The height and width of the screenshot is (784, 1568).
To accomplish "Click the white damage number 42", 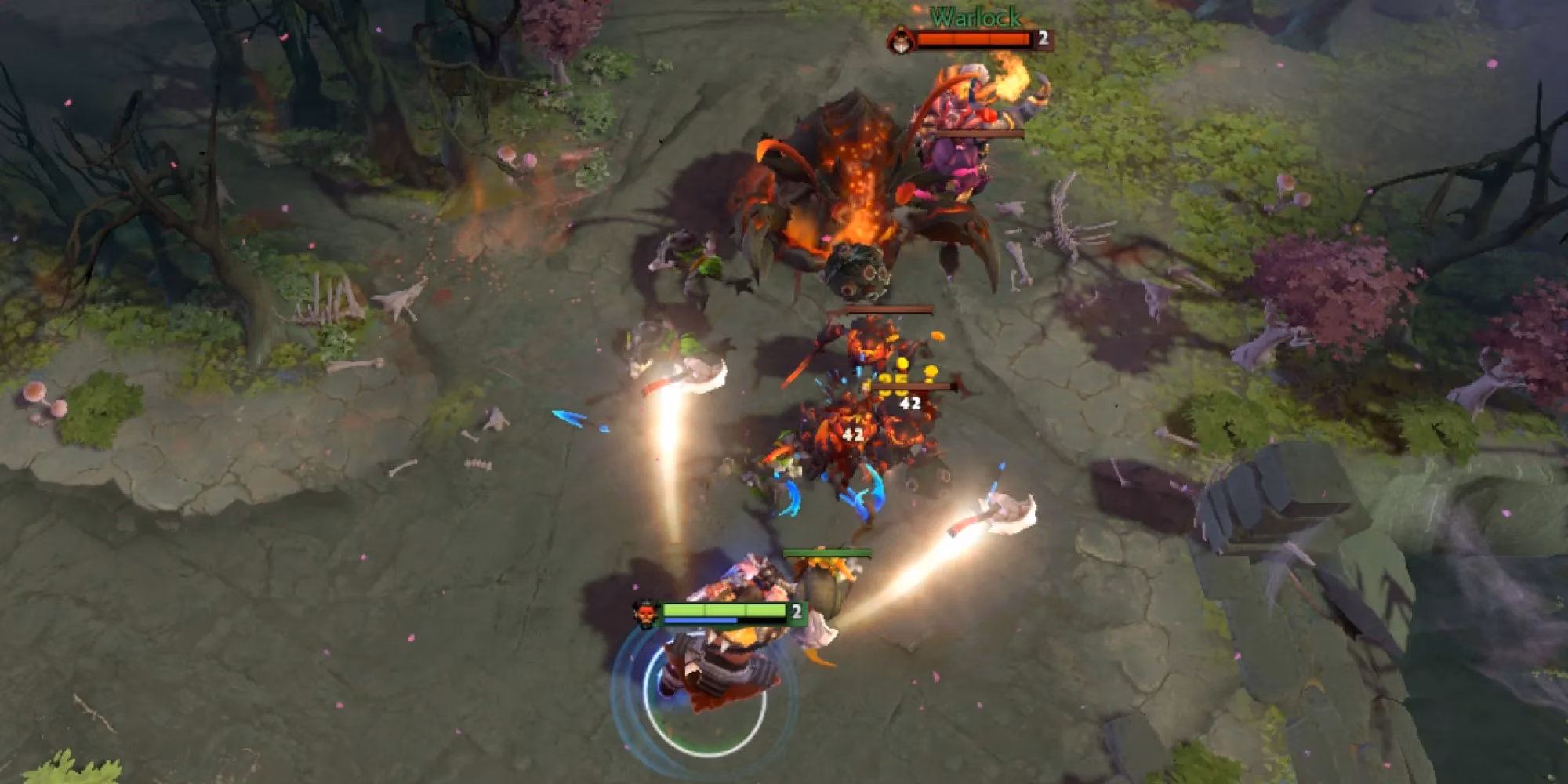I will (x=911, y=404).
